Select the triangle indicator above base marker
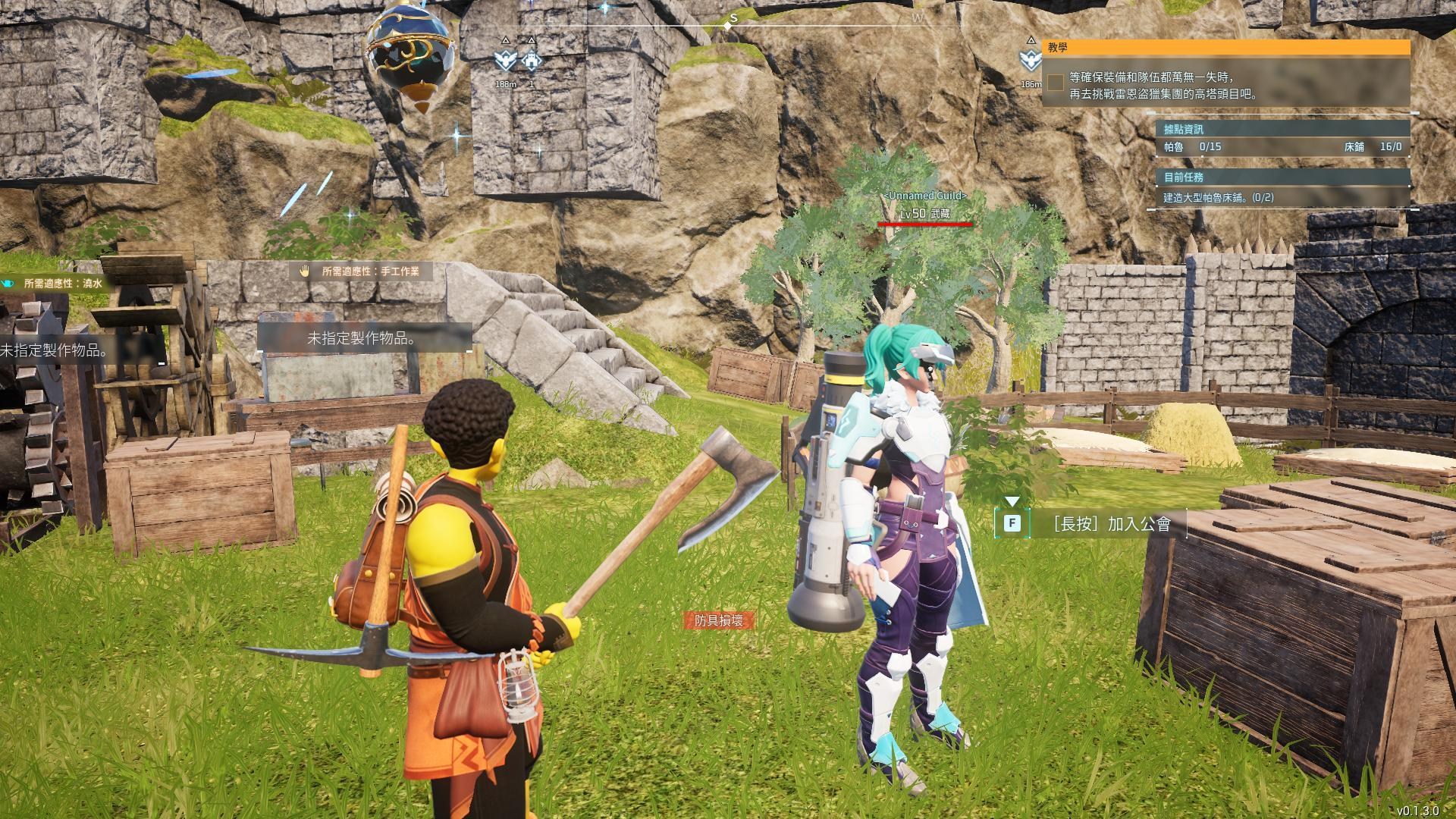 pos(531,39)
